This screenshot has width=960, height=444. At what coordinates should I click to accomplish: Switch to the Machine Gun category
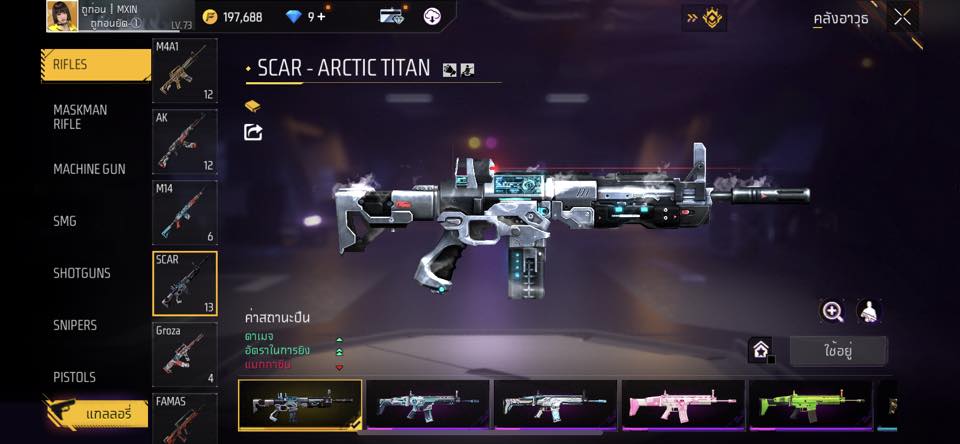point(89,169)
